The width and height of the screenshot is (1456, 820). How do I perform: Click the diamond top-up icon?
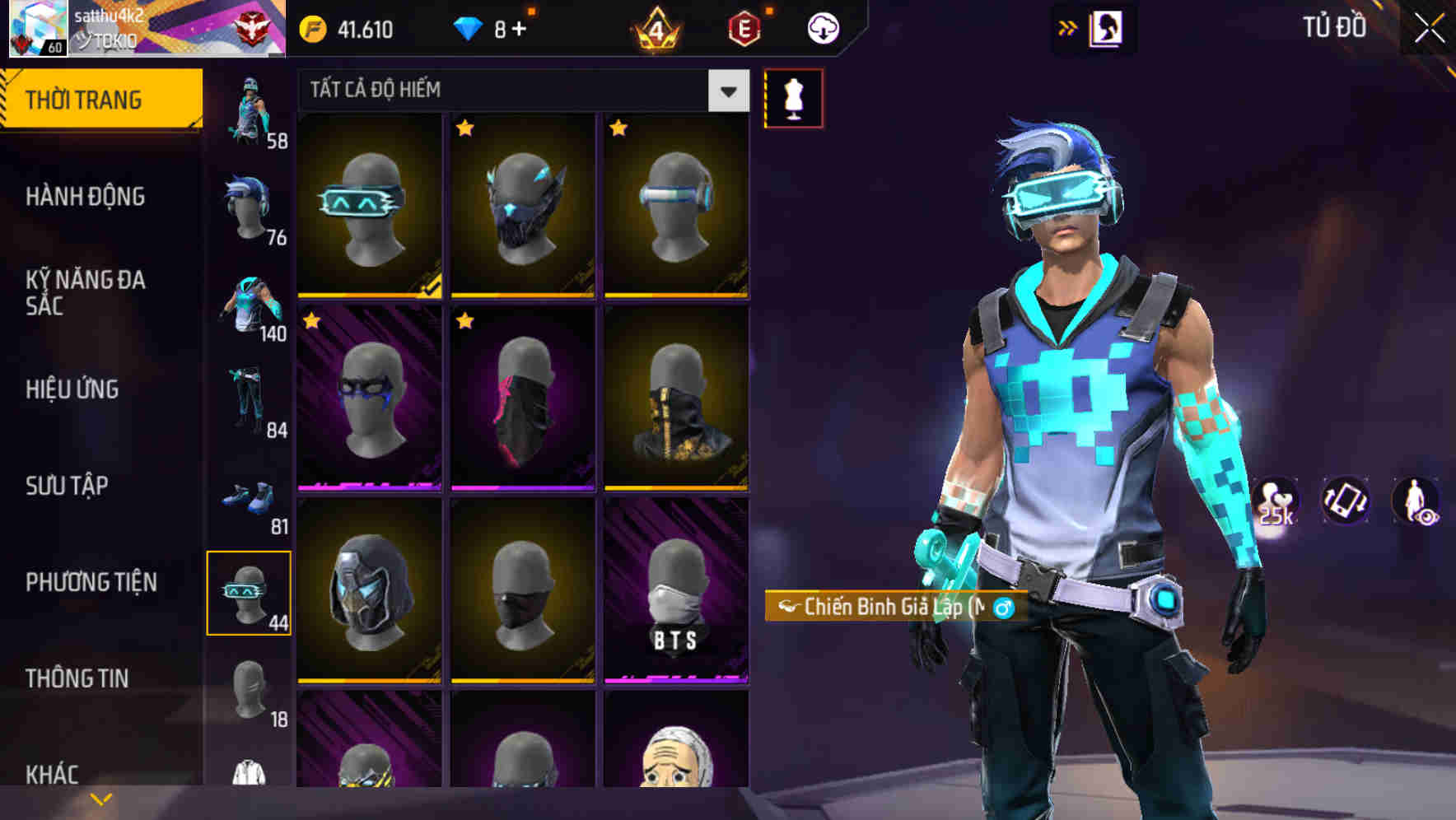coord(469,27)
